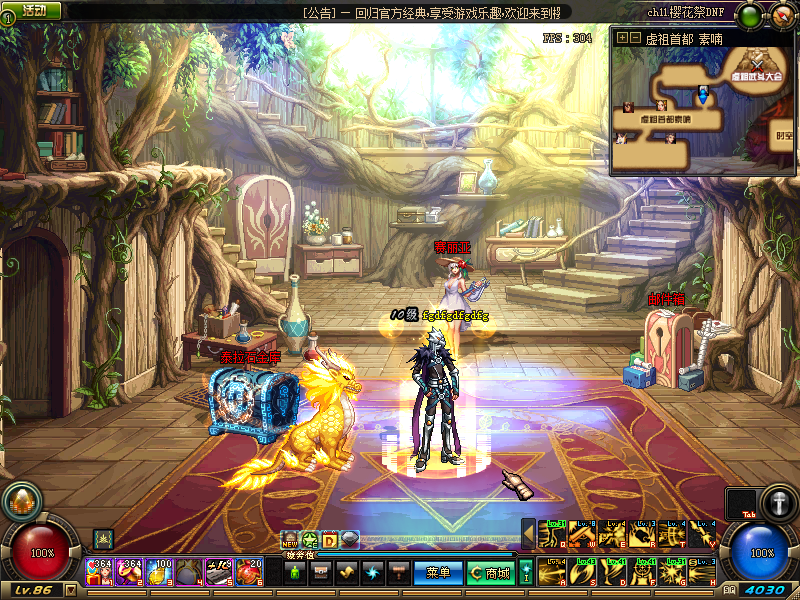Open the 商城 shop button
Screen dimensions: 800x600
(490, 573)
